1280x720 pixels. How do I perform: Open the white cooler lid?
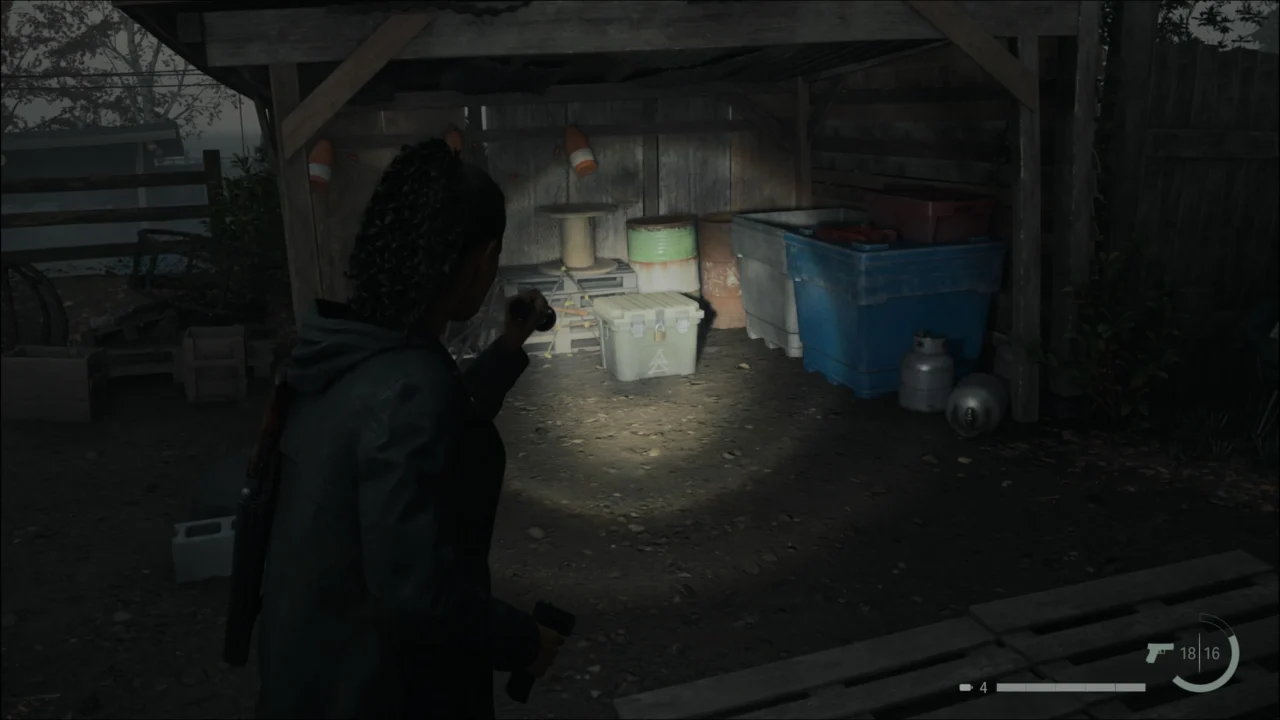650,300
